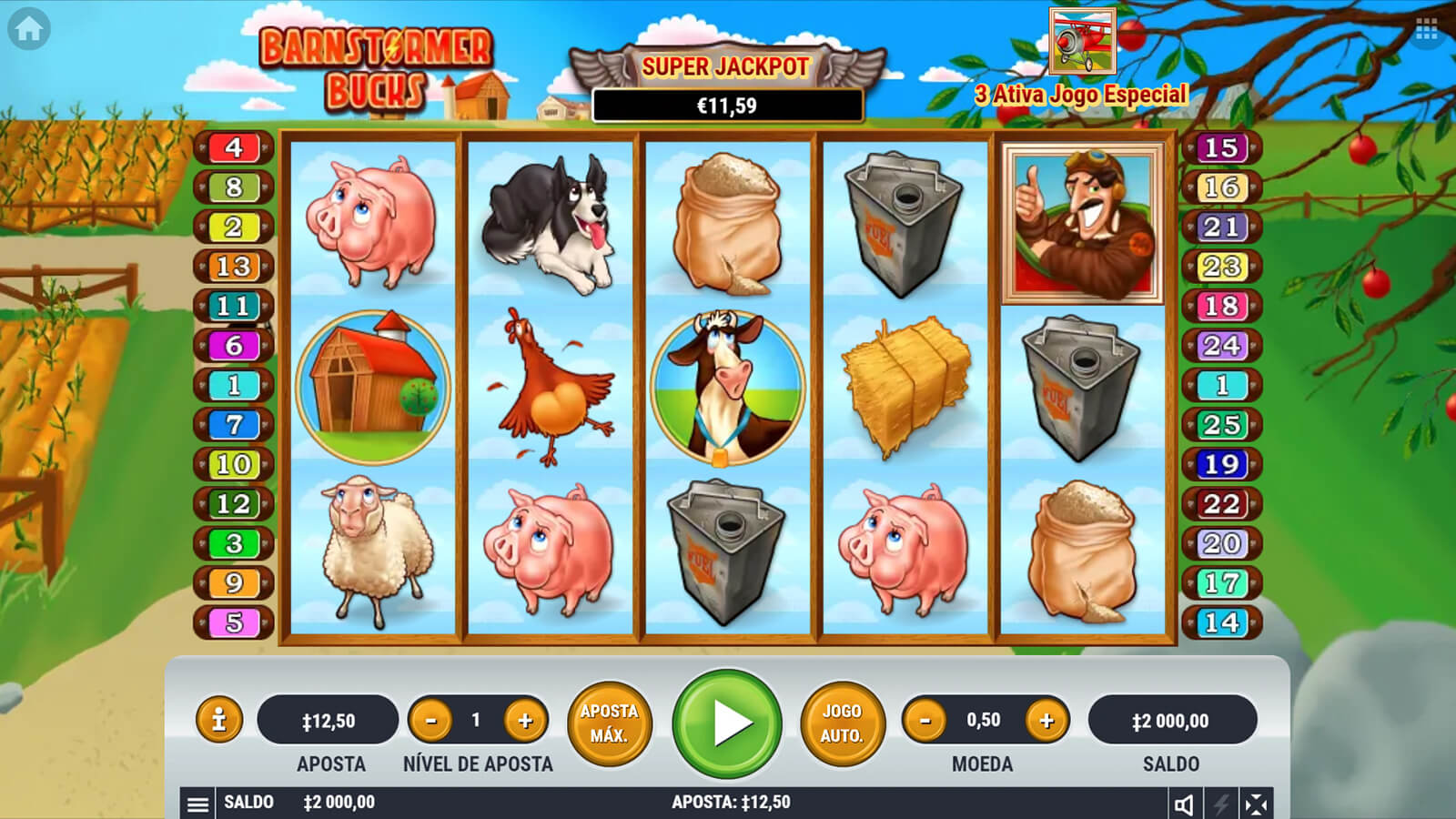
Task: Lower the Moeda coin value
Action: [x=925, y=721]
